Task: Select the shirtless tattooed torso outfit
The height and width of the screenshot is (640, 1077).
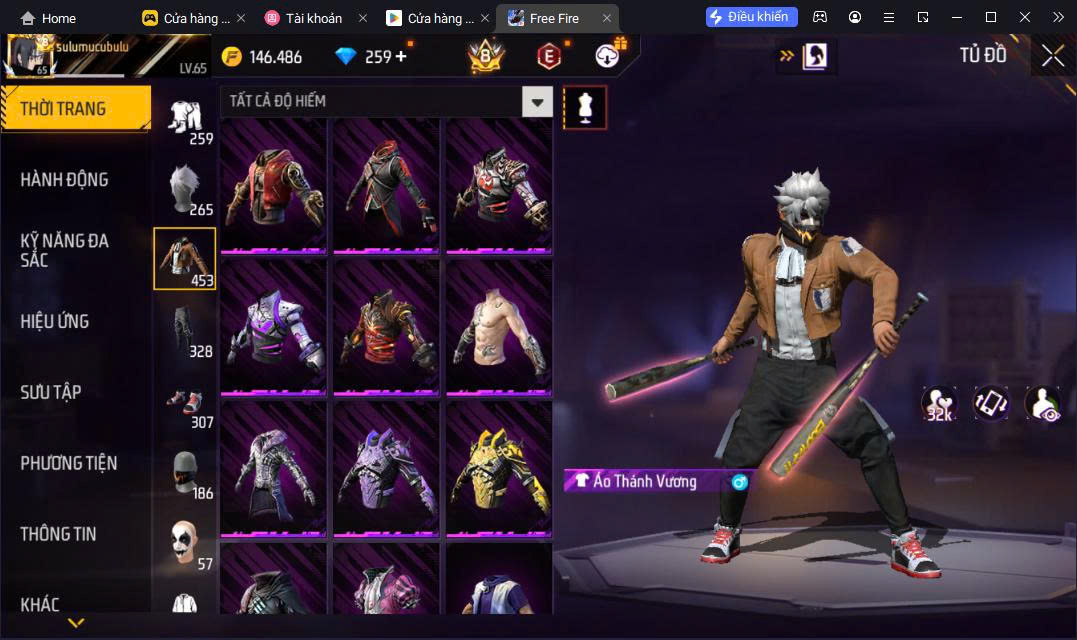Action: 498,327
